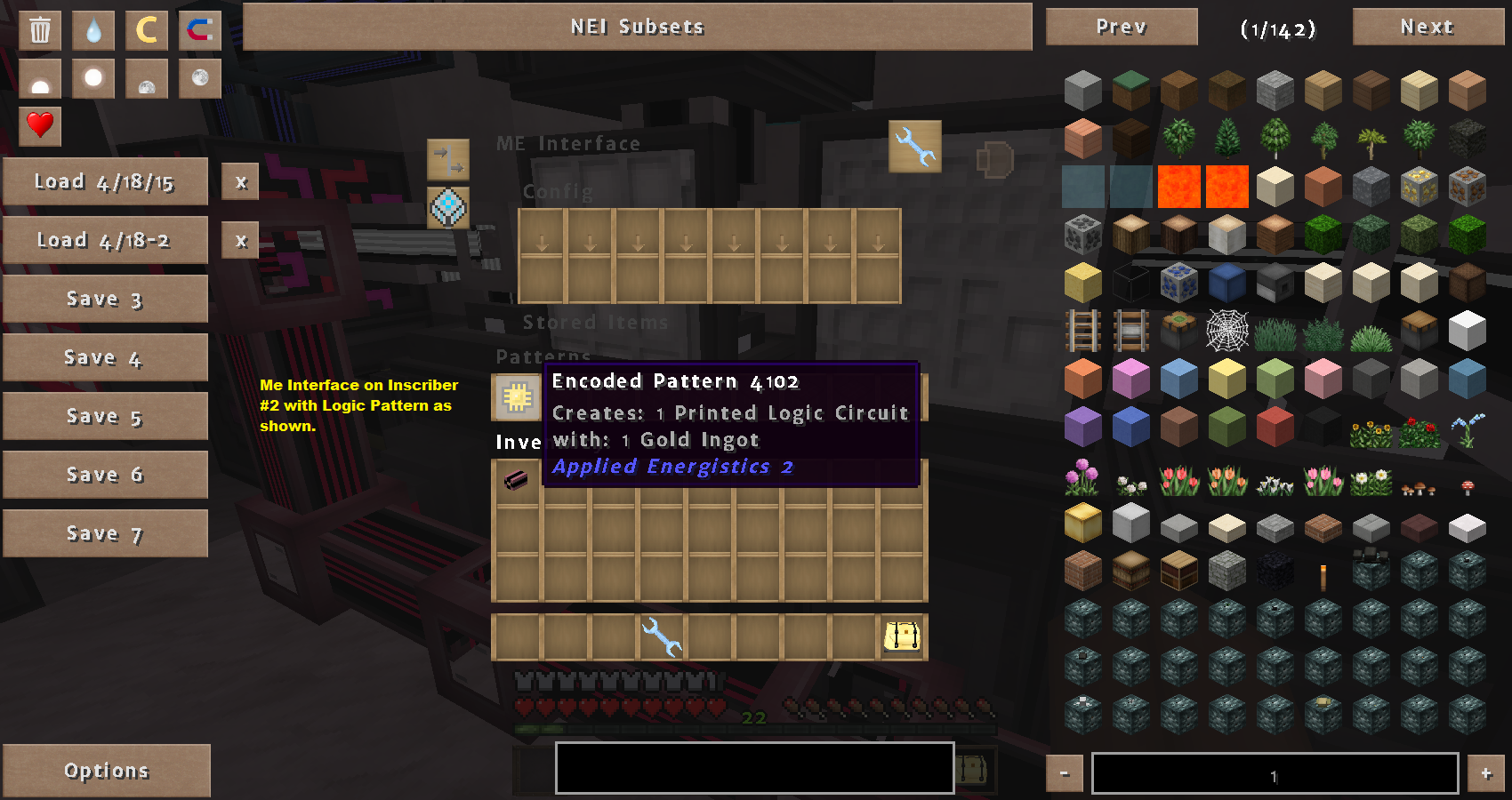
Task: Select the encoded pattern in the pattern slot
Action: click(x=516, y=397)
